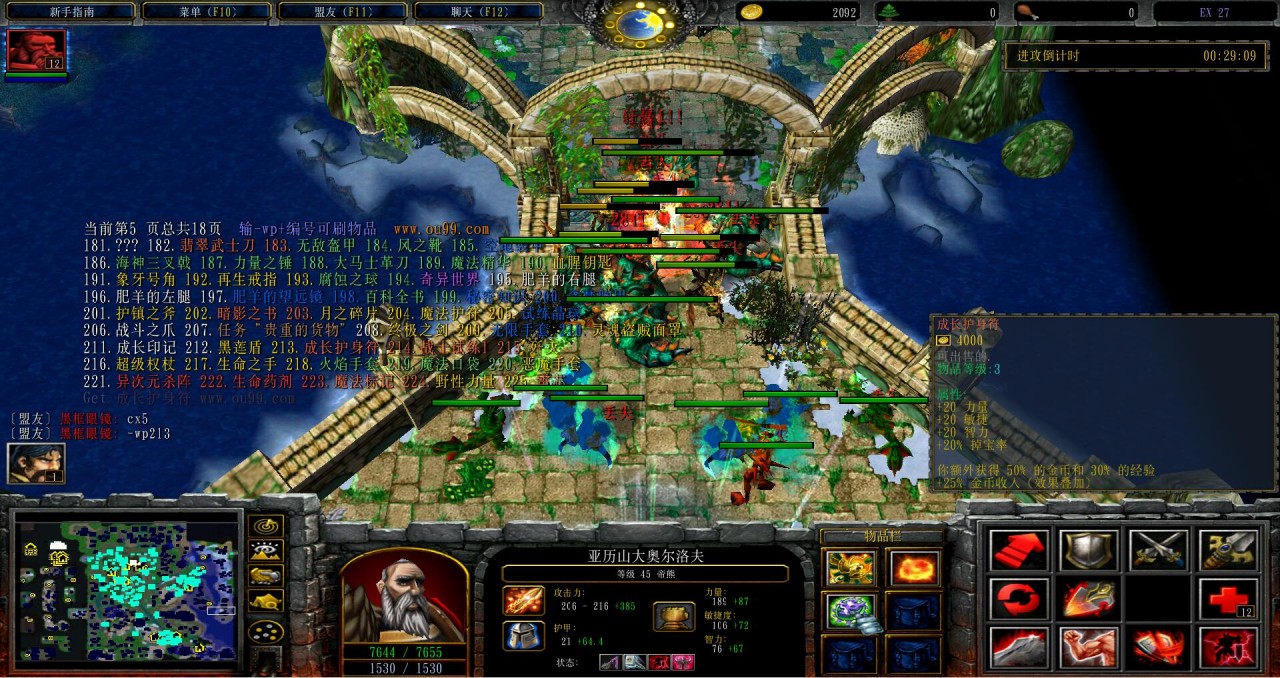Use the fire orb inventory item

[914, 569]
